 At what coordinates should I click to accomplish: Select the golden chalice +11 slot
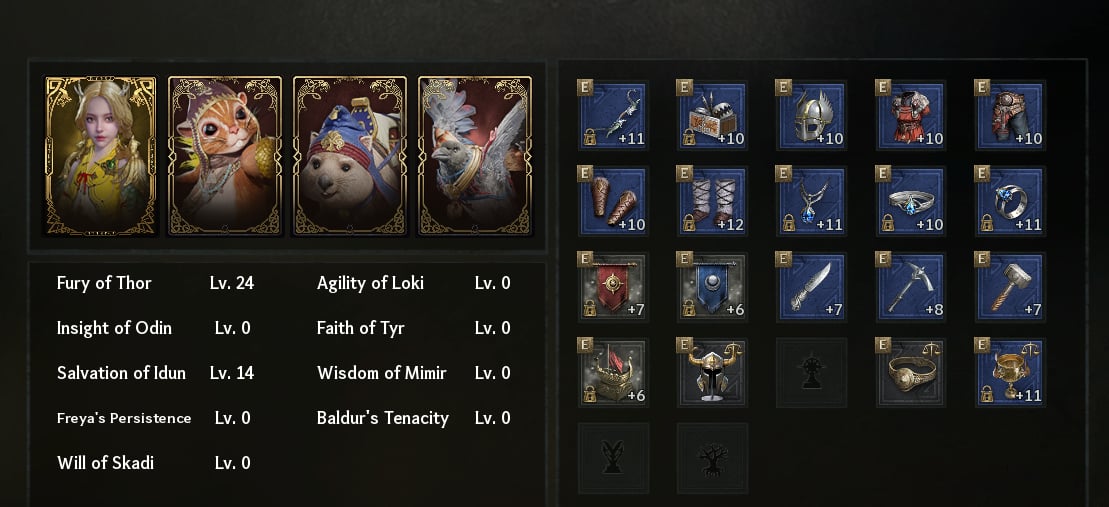(1011, 373)
